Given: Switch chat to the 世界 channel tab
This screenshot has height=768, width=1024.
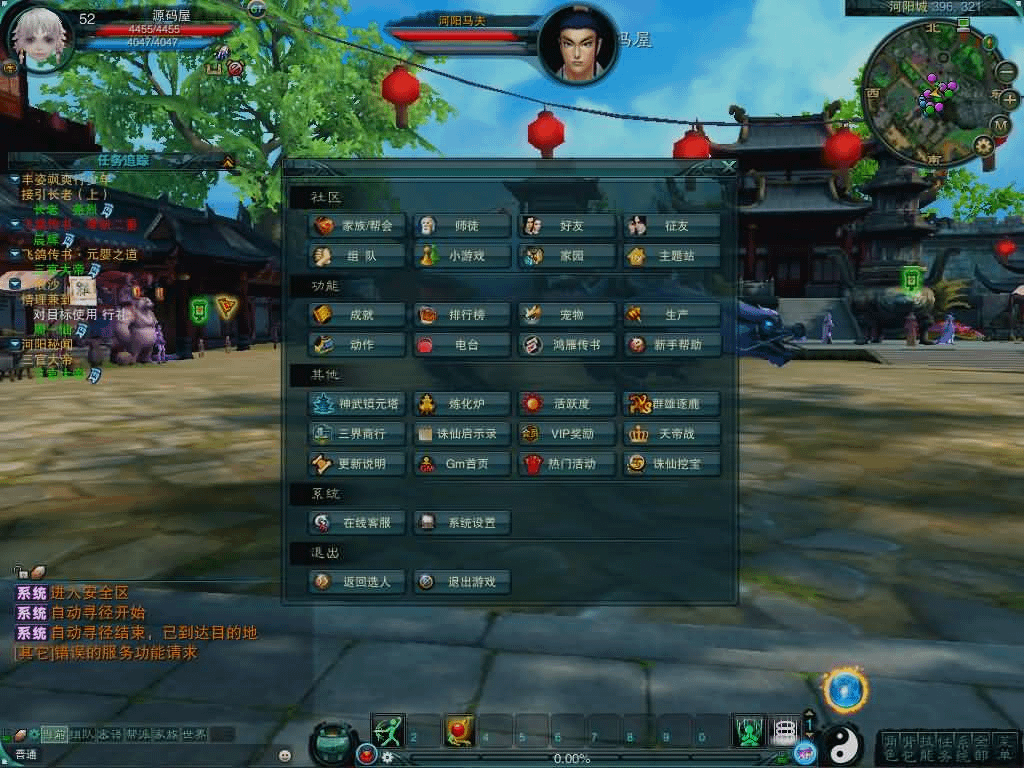Looking at the screenshot, I should tap(194, 734).
